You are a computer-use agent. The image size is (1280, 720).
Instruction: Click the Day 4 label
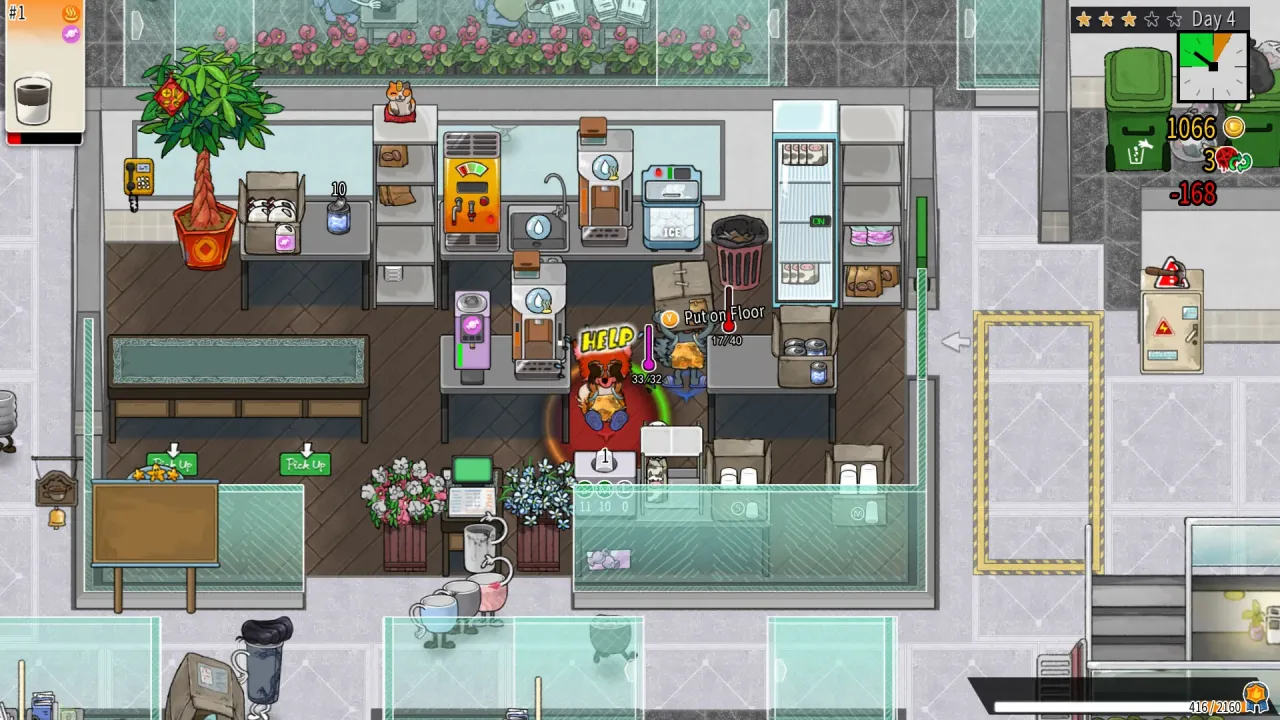(x=1213, y=18)
